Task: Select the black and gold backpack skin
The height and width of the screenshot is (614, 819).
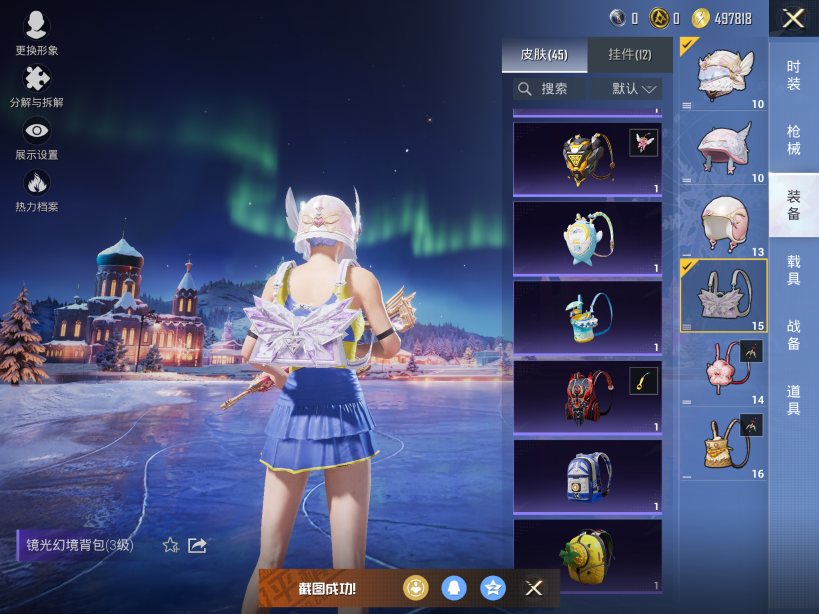Action: click(x=587, y=160)
